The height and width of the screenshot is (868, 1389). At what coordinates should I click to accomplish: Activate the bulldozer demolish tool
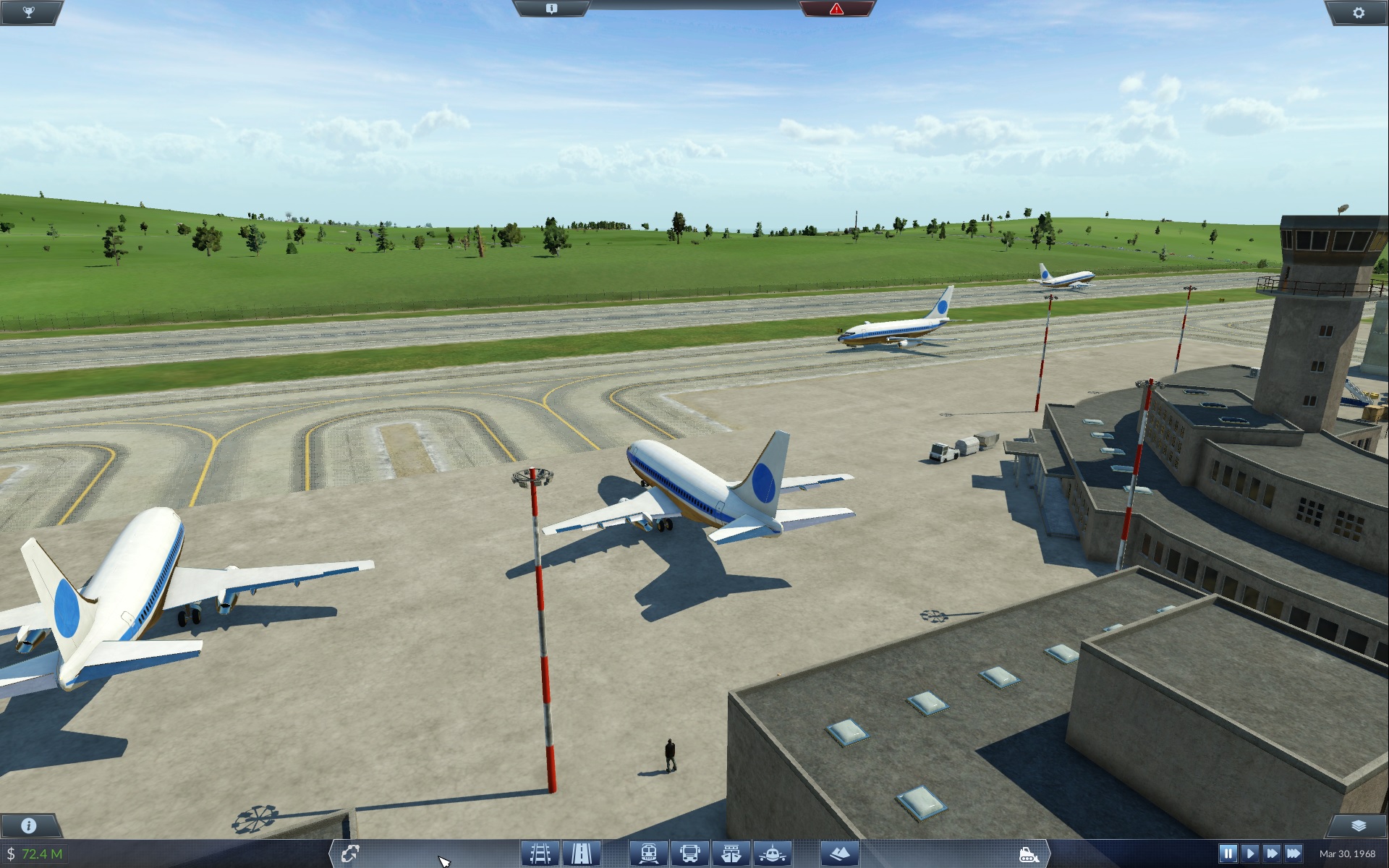click(1028, 854)
